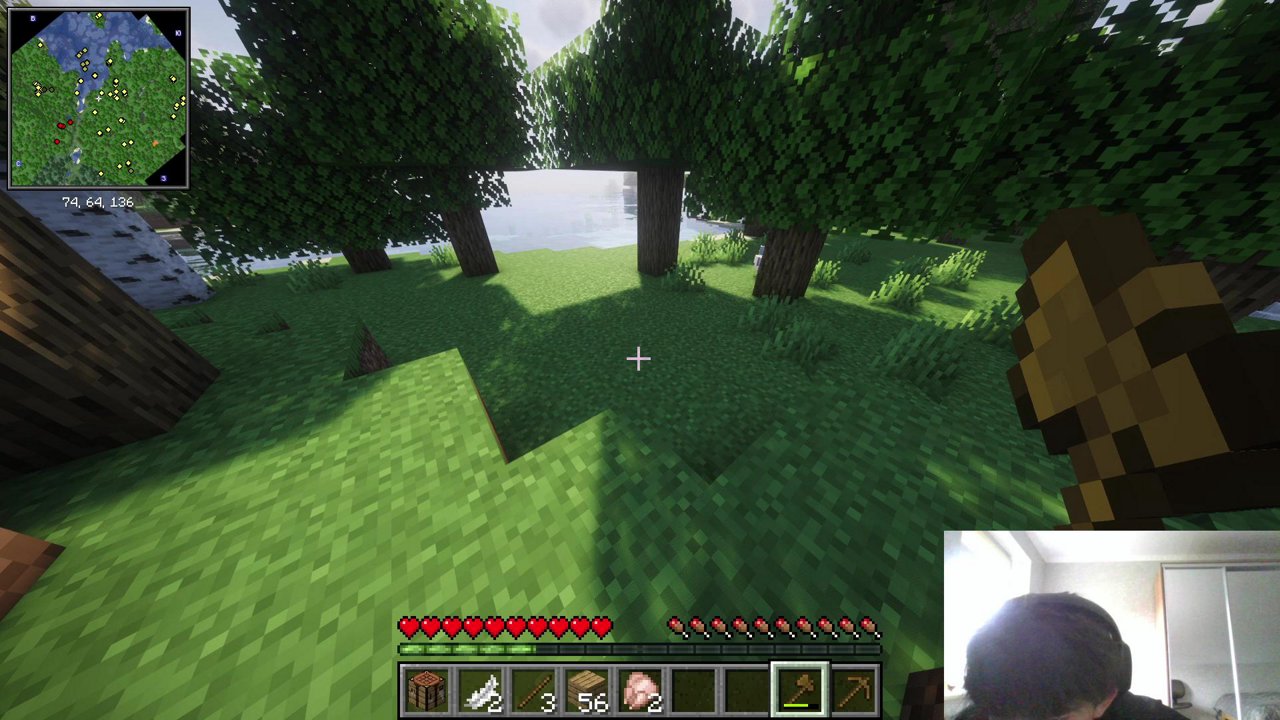The height and width of the screenshot is (720, 1280).
Task: Click the webcam overlay in the corner
Action: point(1110,625)
